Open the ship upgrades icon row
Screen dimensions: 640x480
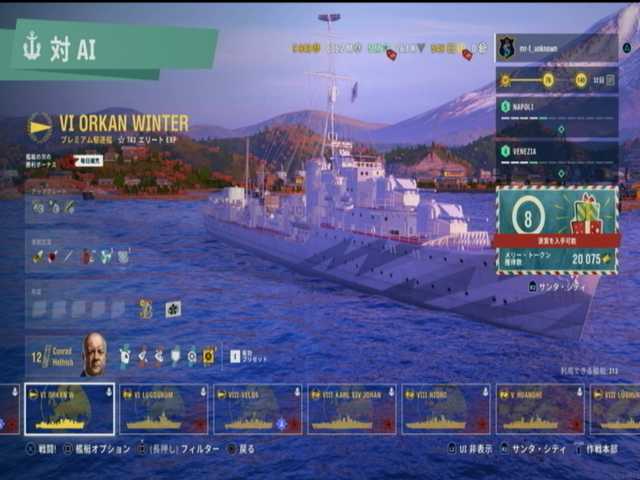(x=54, y=207)
